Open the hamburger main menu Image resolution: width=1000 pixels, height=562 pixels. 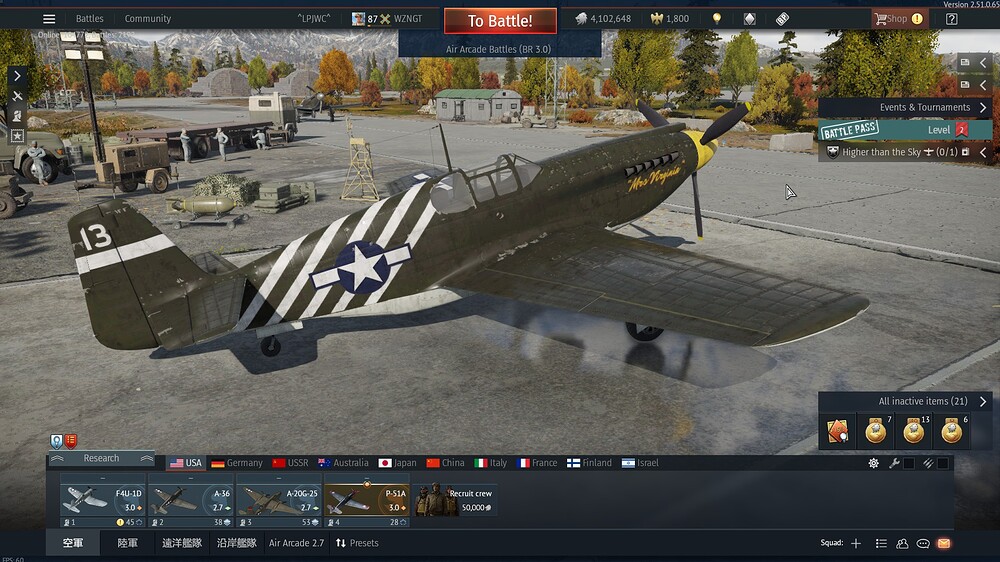pos(49,19)
